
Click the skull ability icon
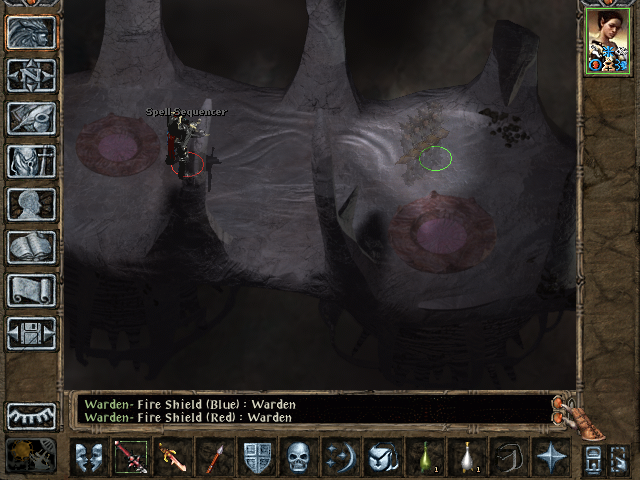299,457
